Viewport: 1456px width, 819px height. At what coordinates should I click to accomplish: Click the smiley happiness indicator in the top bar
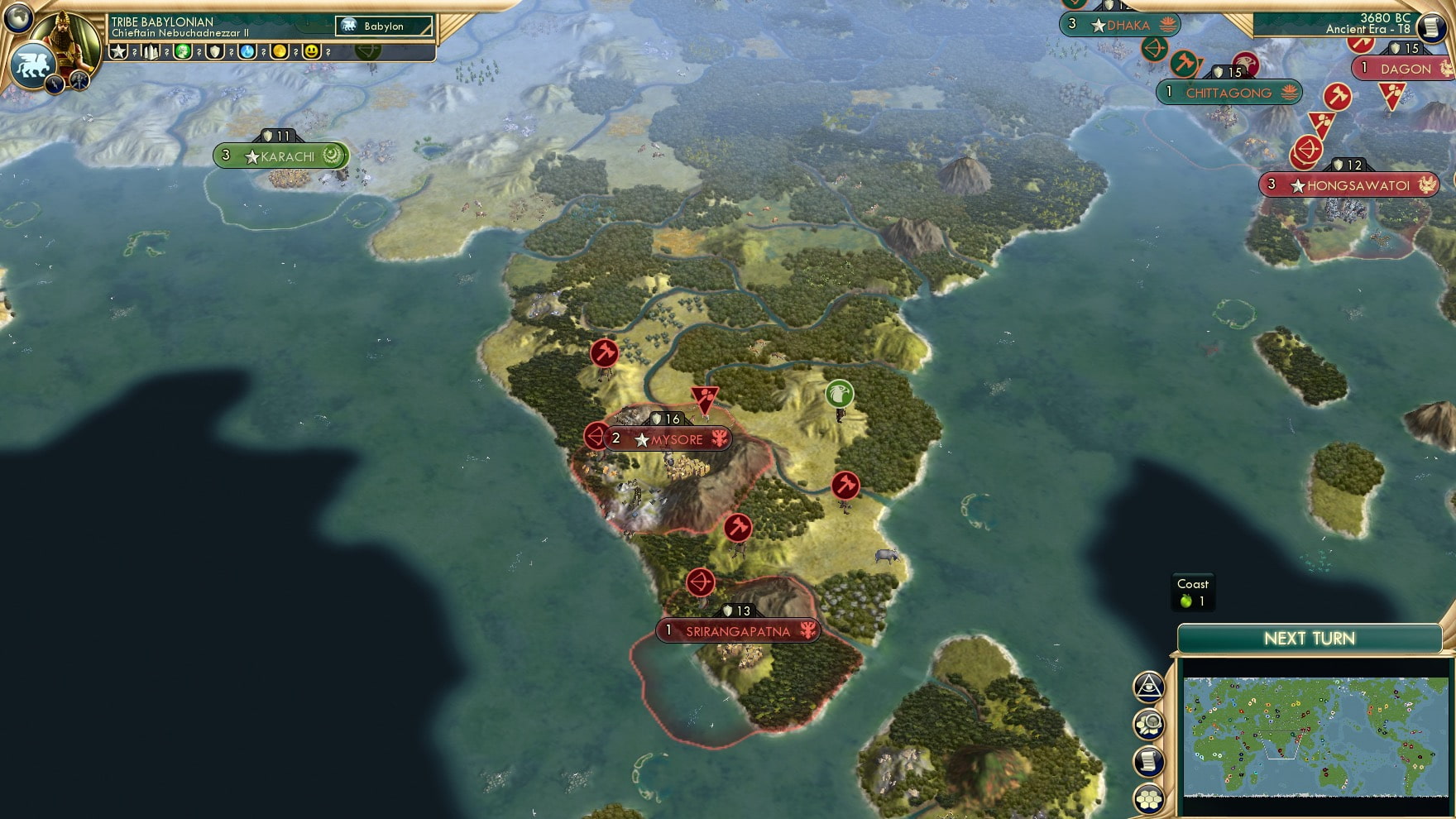click(311, 51)
